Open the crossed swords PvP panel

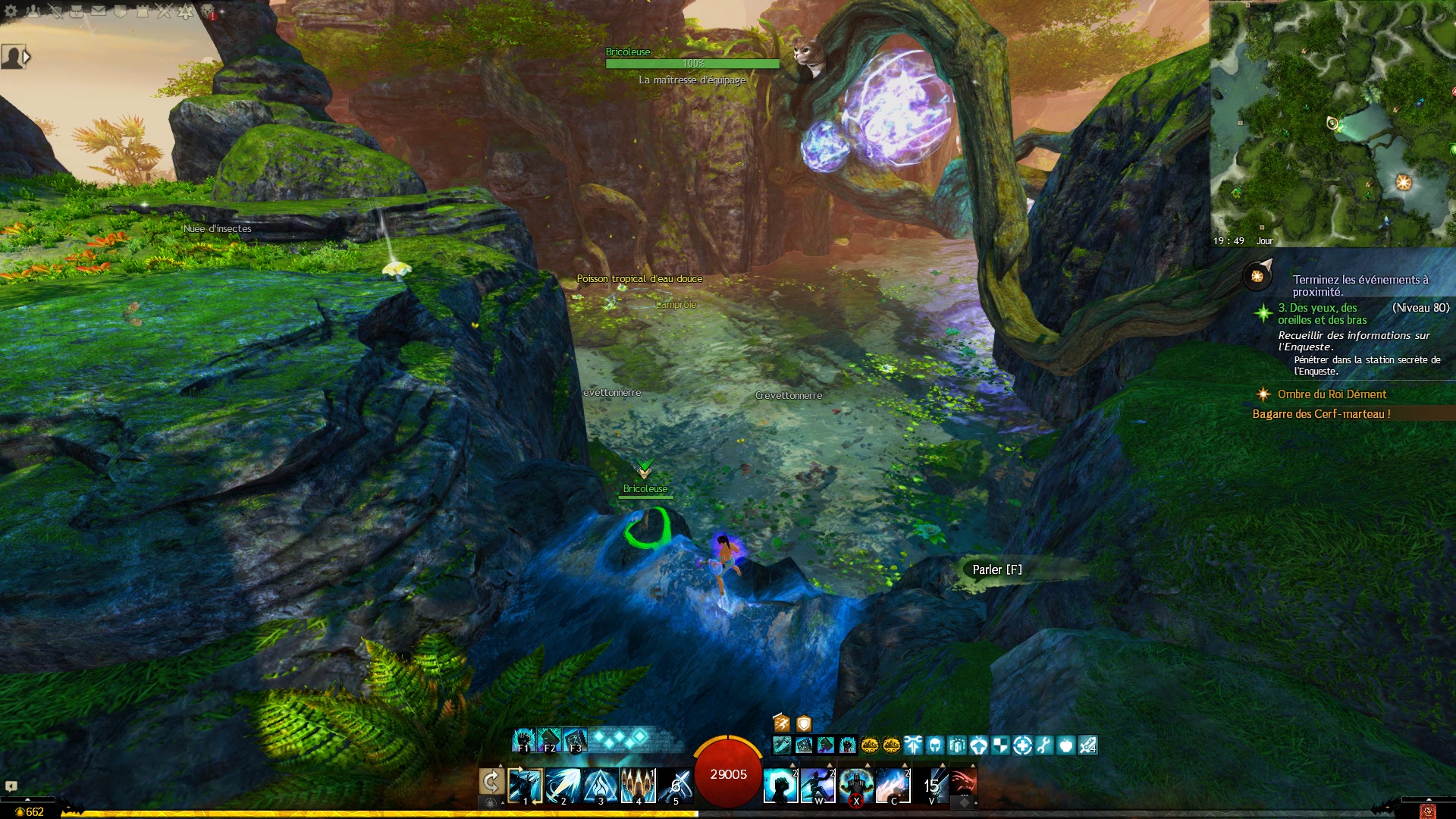click(x=164, y=11)
